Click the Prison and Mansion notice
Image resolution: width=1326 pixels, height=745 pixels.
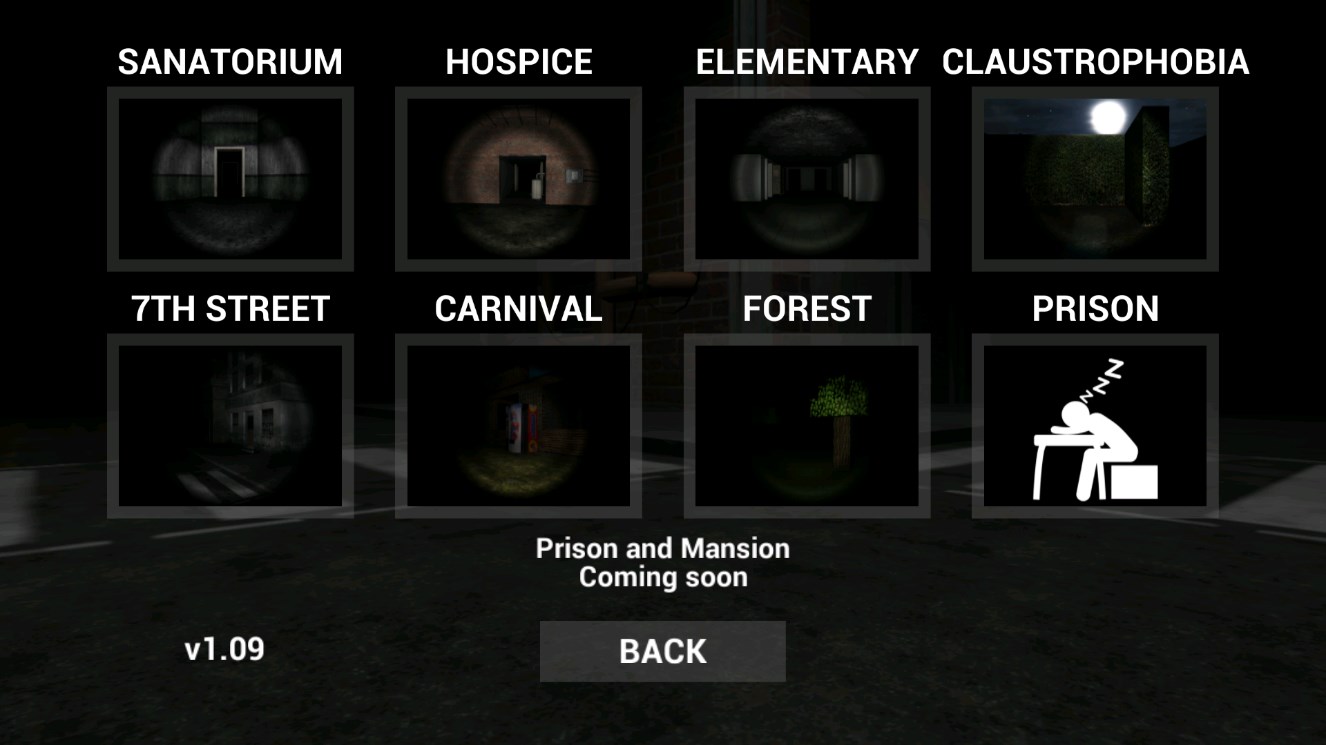click(x=663, y=548)
